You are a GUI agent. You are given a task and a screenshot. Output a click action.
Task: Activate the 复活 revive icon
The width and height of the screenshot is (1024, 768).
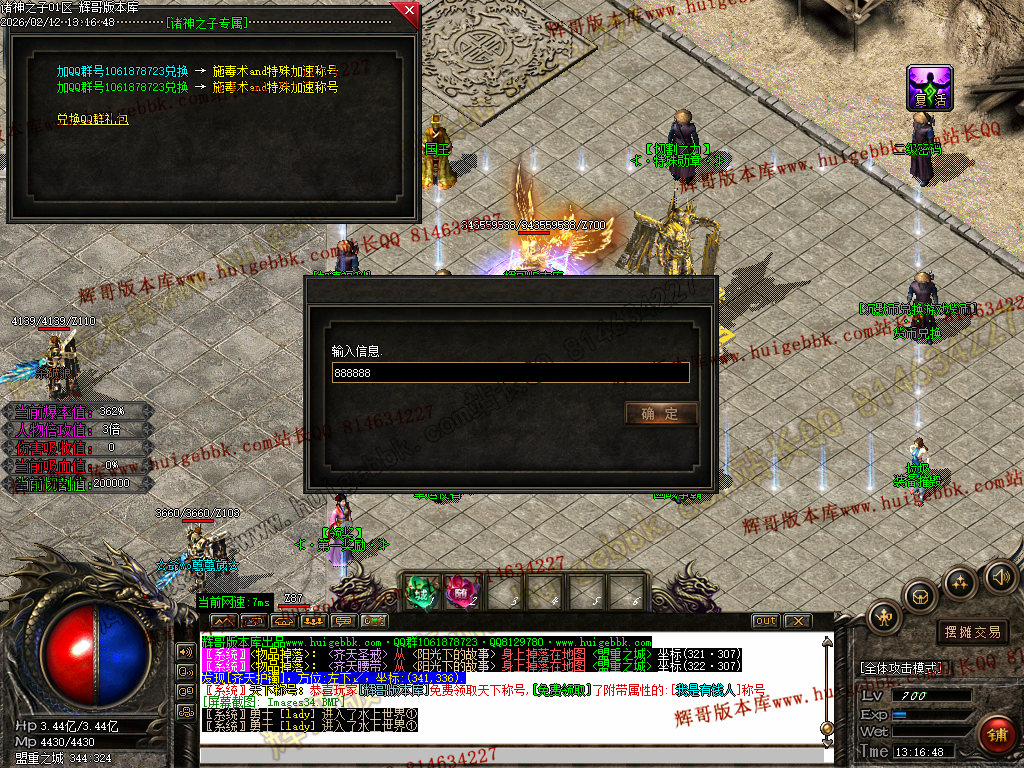coord(929,88)
